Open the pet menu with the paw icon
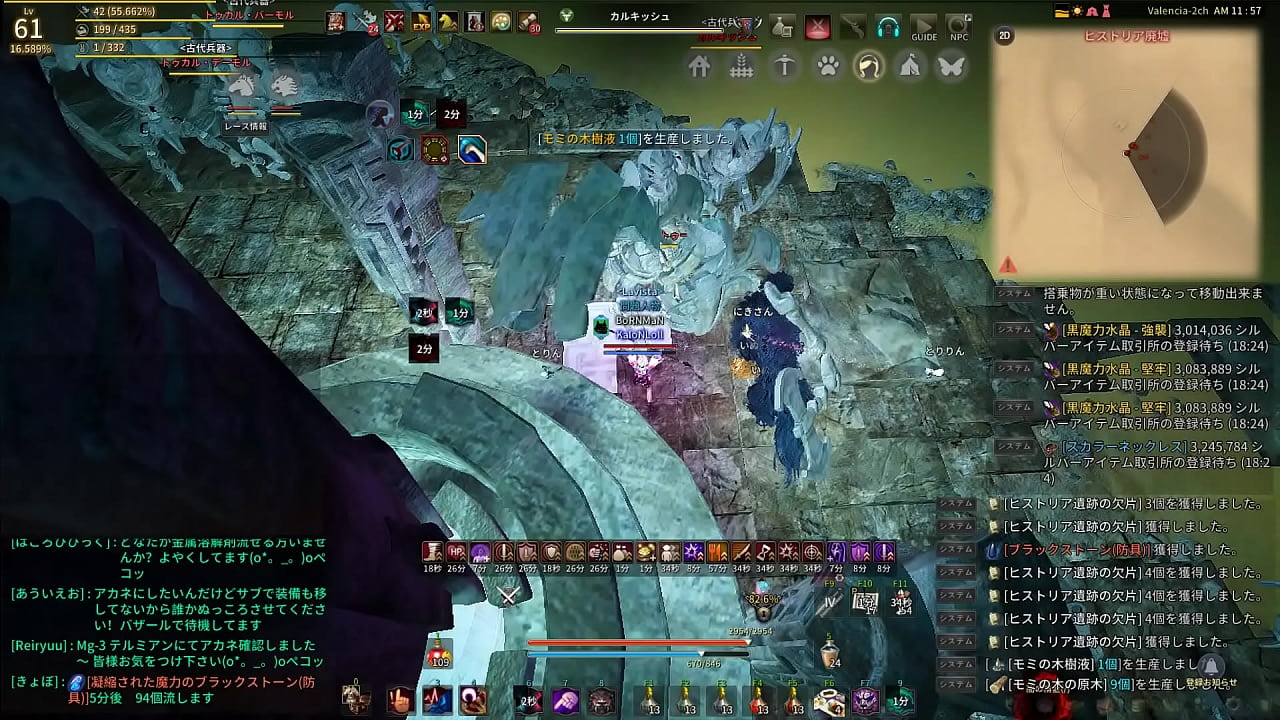1280x720 pixels. pyautogui.click(x=825, y=66)
